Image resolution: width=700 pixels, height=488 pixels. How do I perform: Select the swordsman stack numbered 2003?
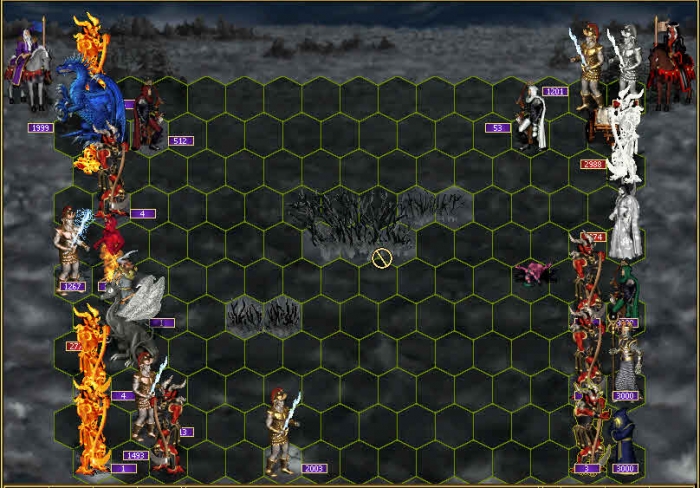point(281,431)
